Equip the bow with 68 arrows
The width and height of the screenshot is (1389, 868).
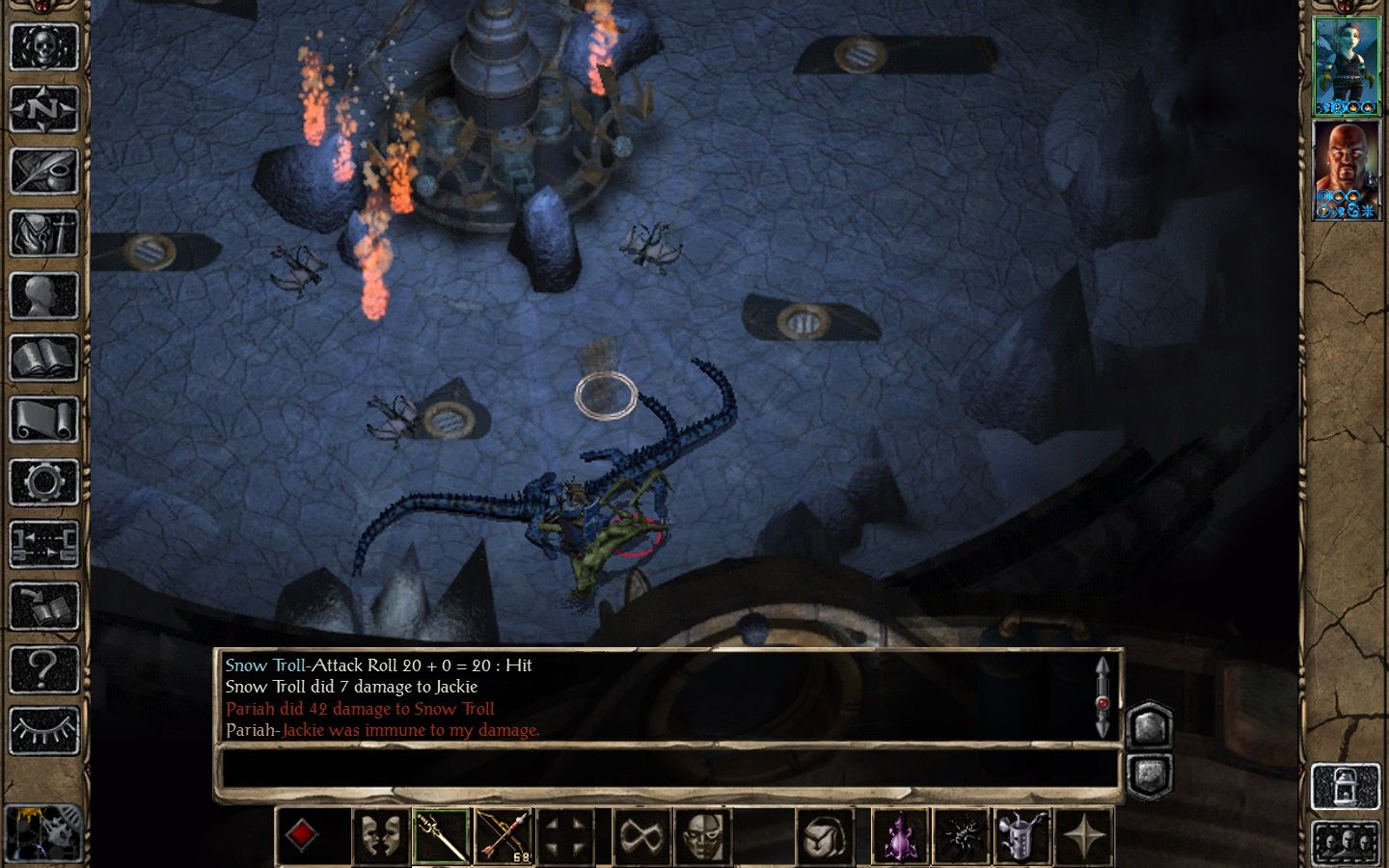(x=504, y=836)
